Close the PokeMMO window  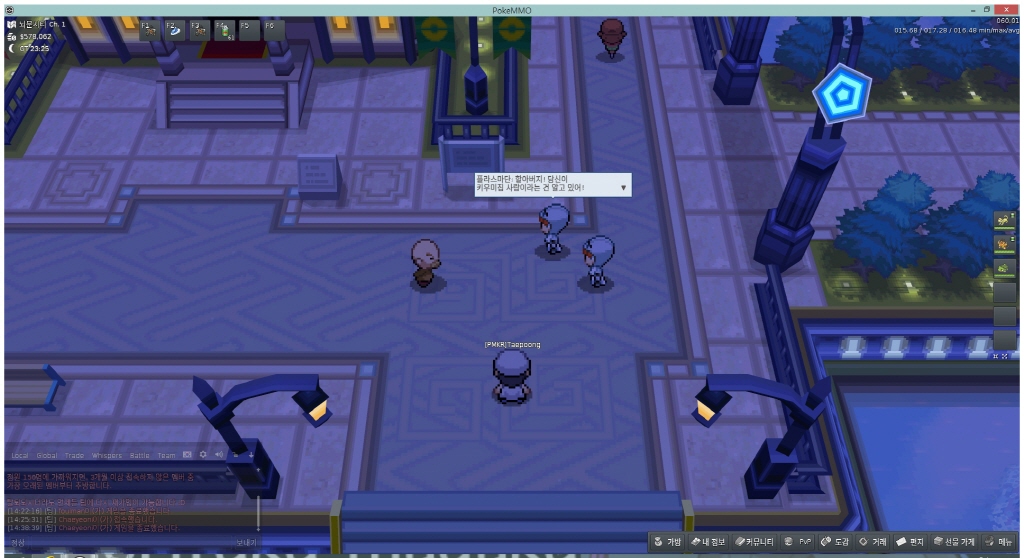point(1006,8)
